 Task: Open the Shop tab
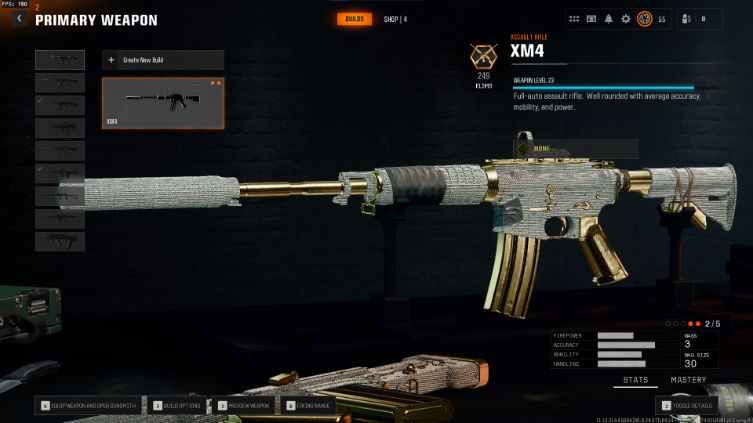pos(395,19)
